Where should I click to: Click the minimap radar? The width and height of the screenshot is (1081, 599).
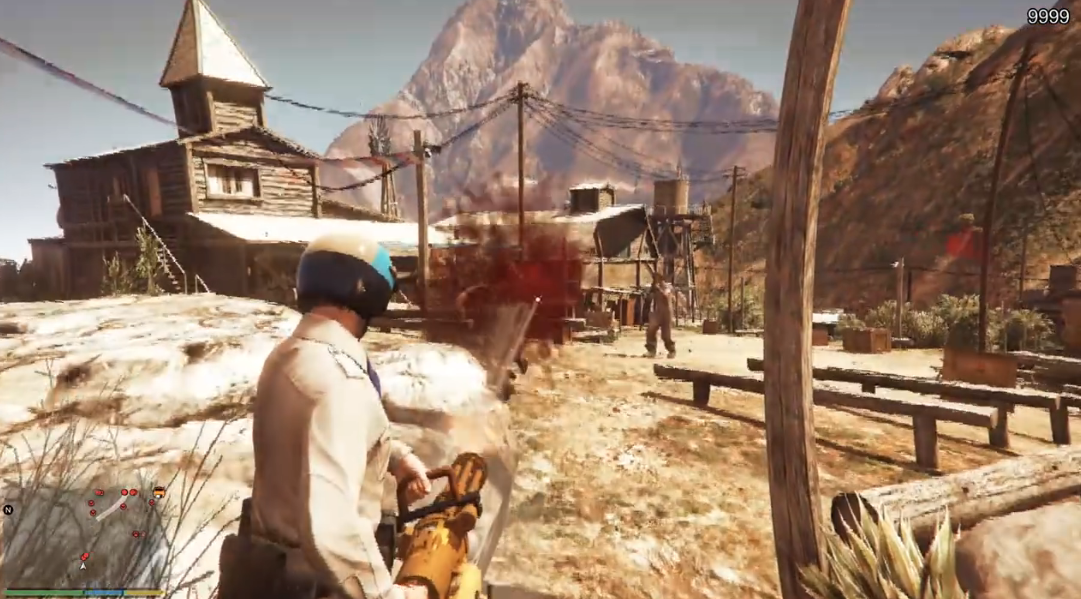[x=84, y=530]
